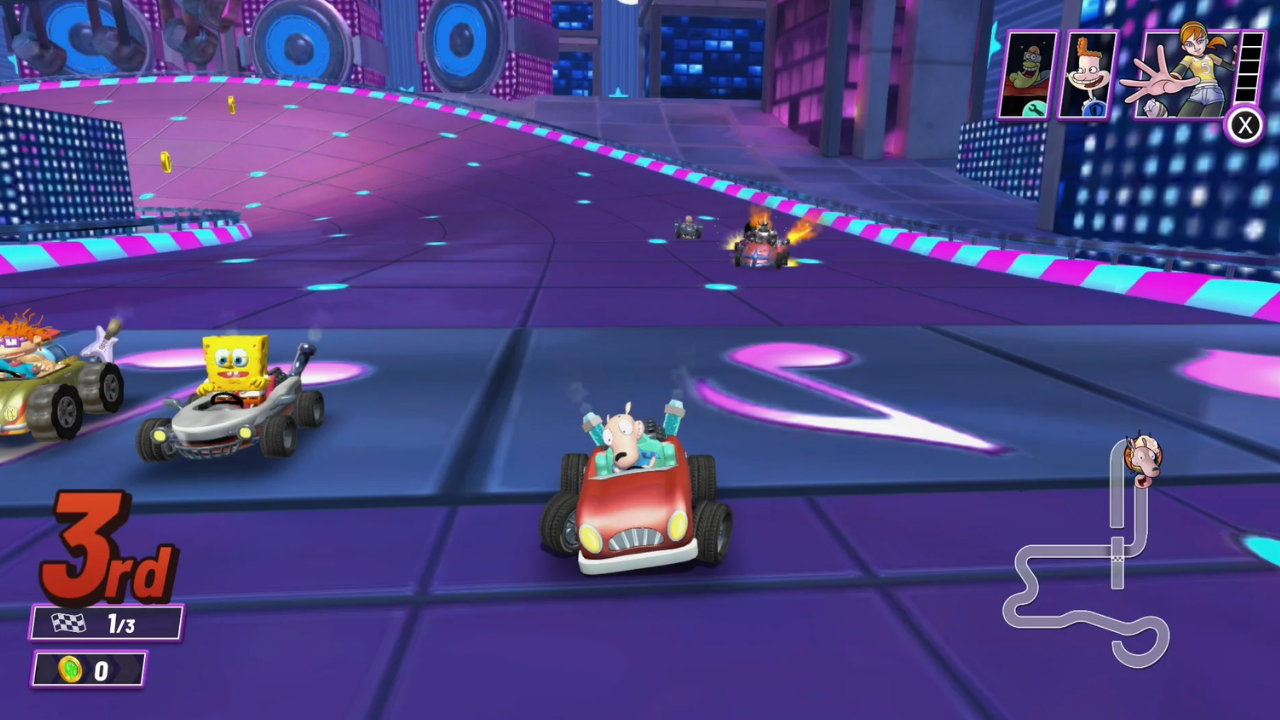Image resolution: width=1280 pixels, height=720 pixels.
Task: Click the checkered flag lap icon
Action: click(x=67, y=623)
